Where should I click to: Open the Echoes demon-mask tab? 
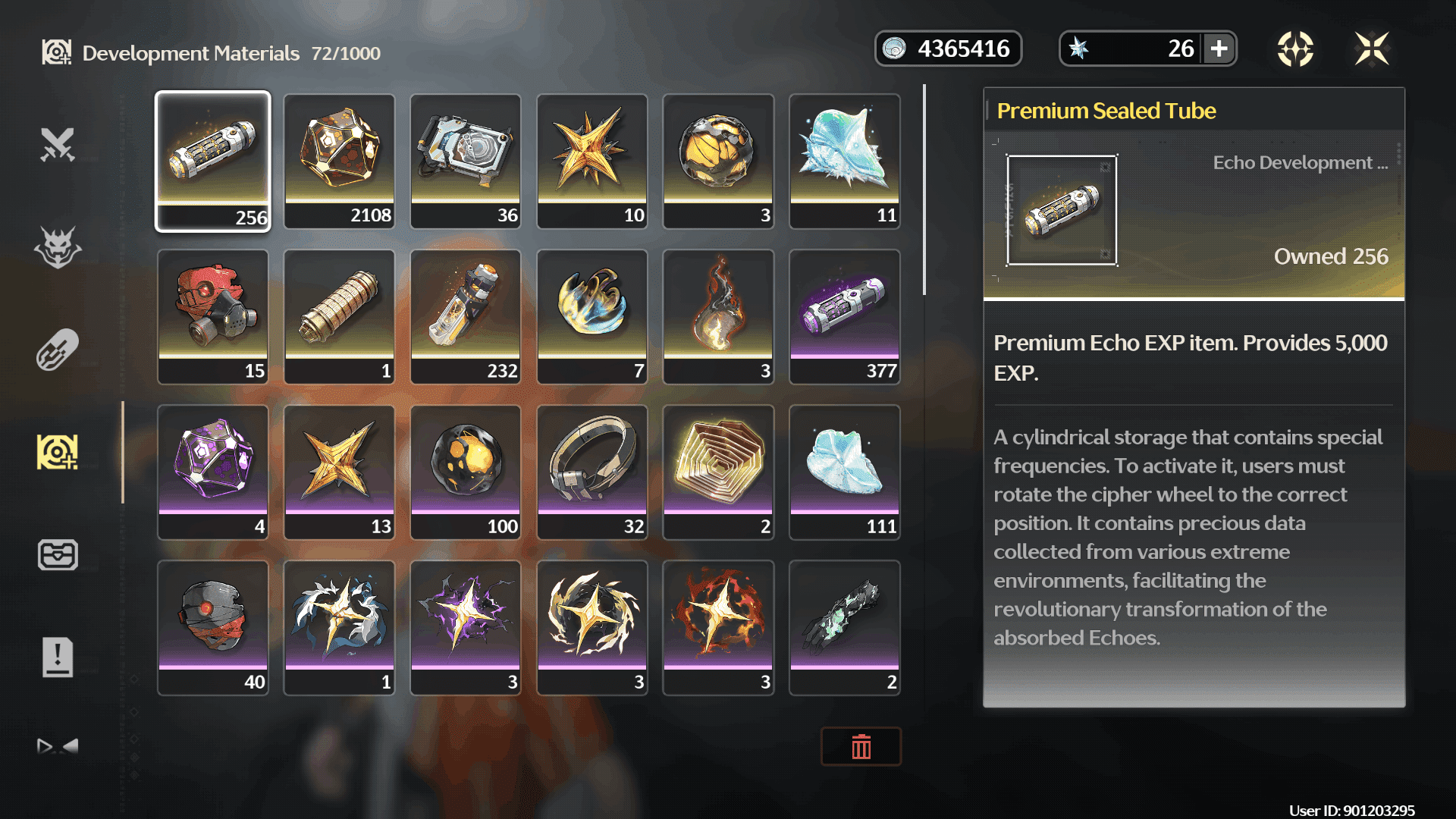coord(58,247)
